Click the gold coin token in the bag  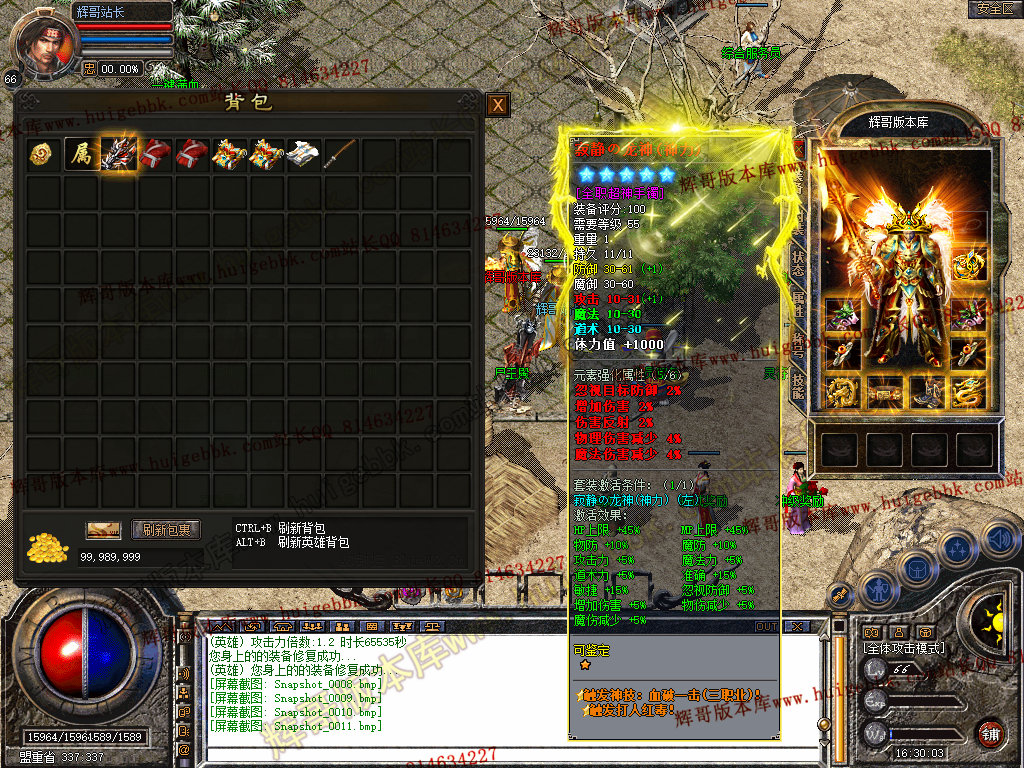pyautogui.click(x=43, y=154)
